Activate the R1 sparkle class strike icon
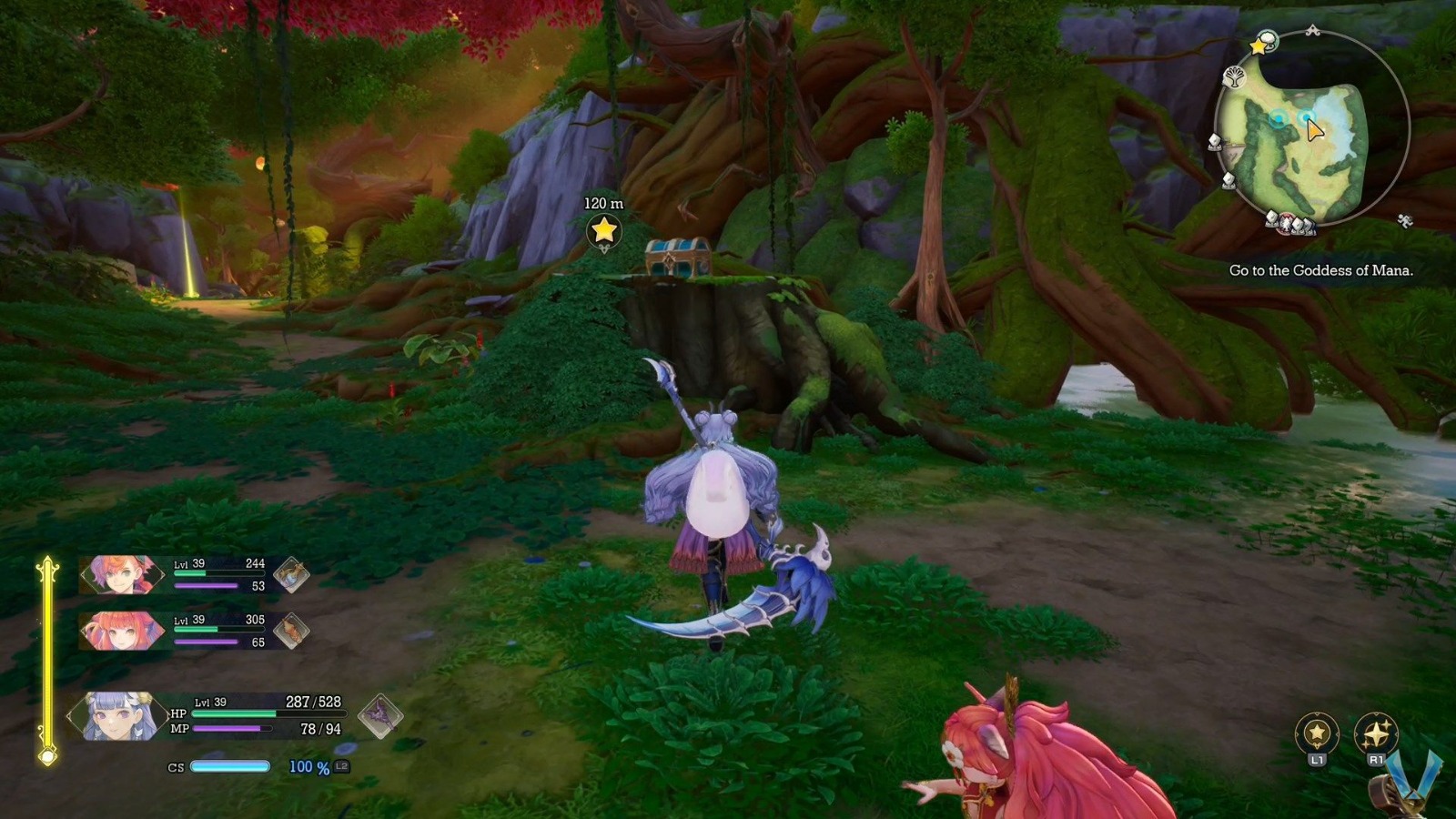The width and height of the screenshot is (1456, 819). coord(1376,730)
